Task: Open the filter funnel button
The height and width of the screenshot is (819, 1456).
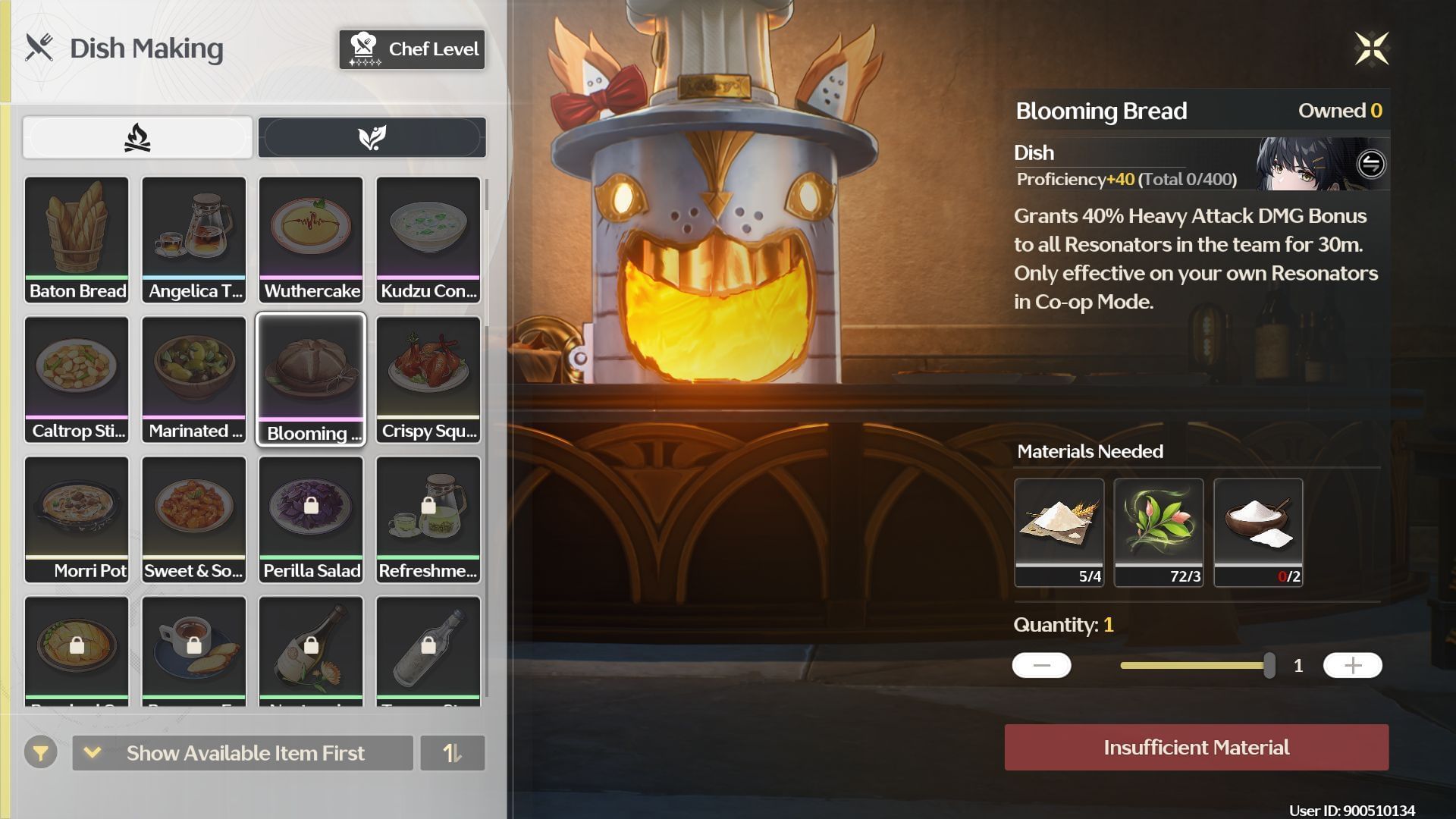Action: point(41,753)
